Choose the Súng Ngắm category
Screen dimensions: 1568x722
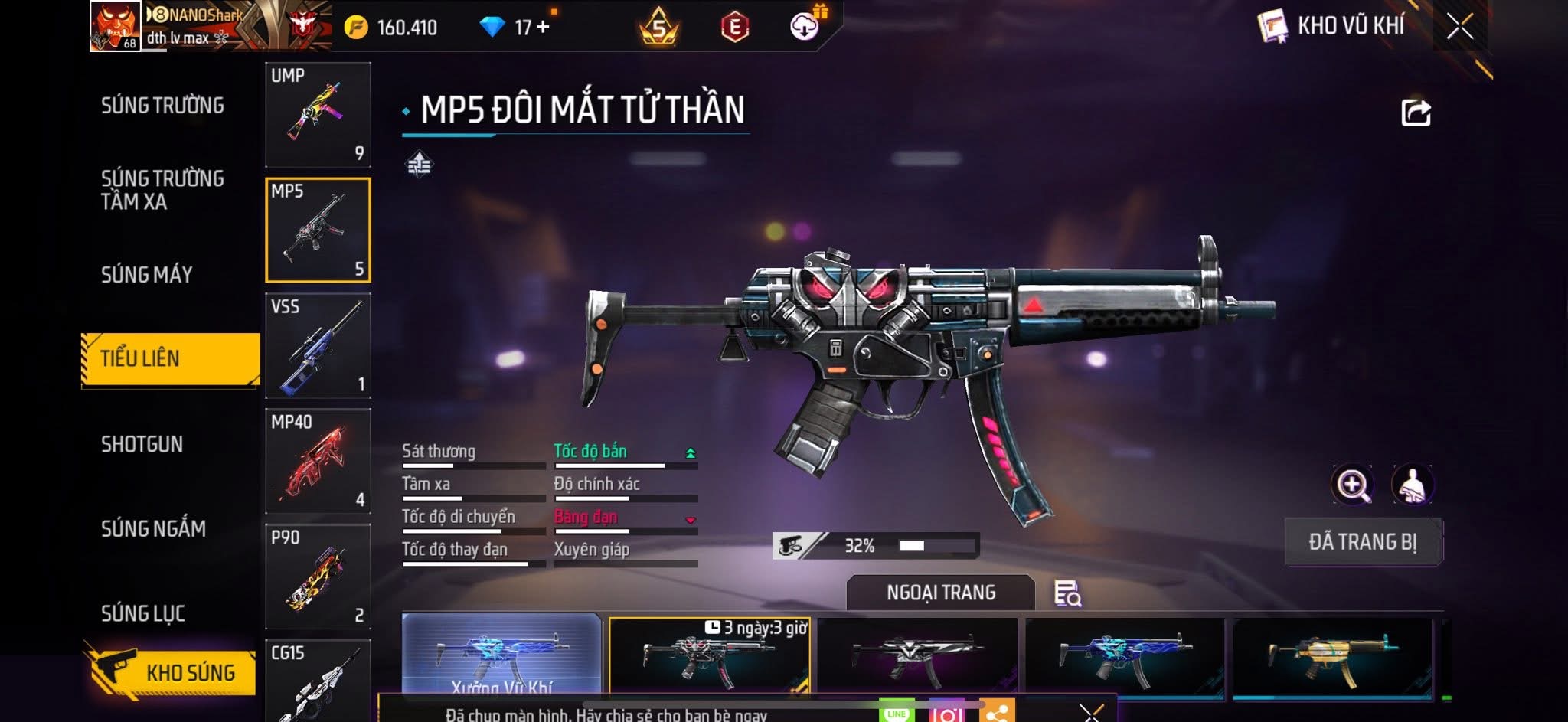[153, 528]
